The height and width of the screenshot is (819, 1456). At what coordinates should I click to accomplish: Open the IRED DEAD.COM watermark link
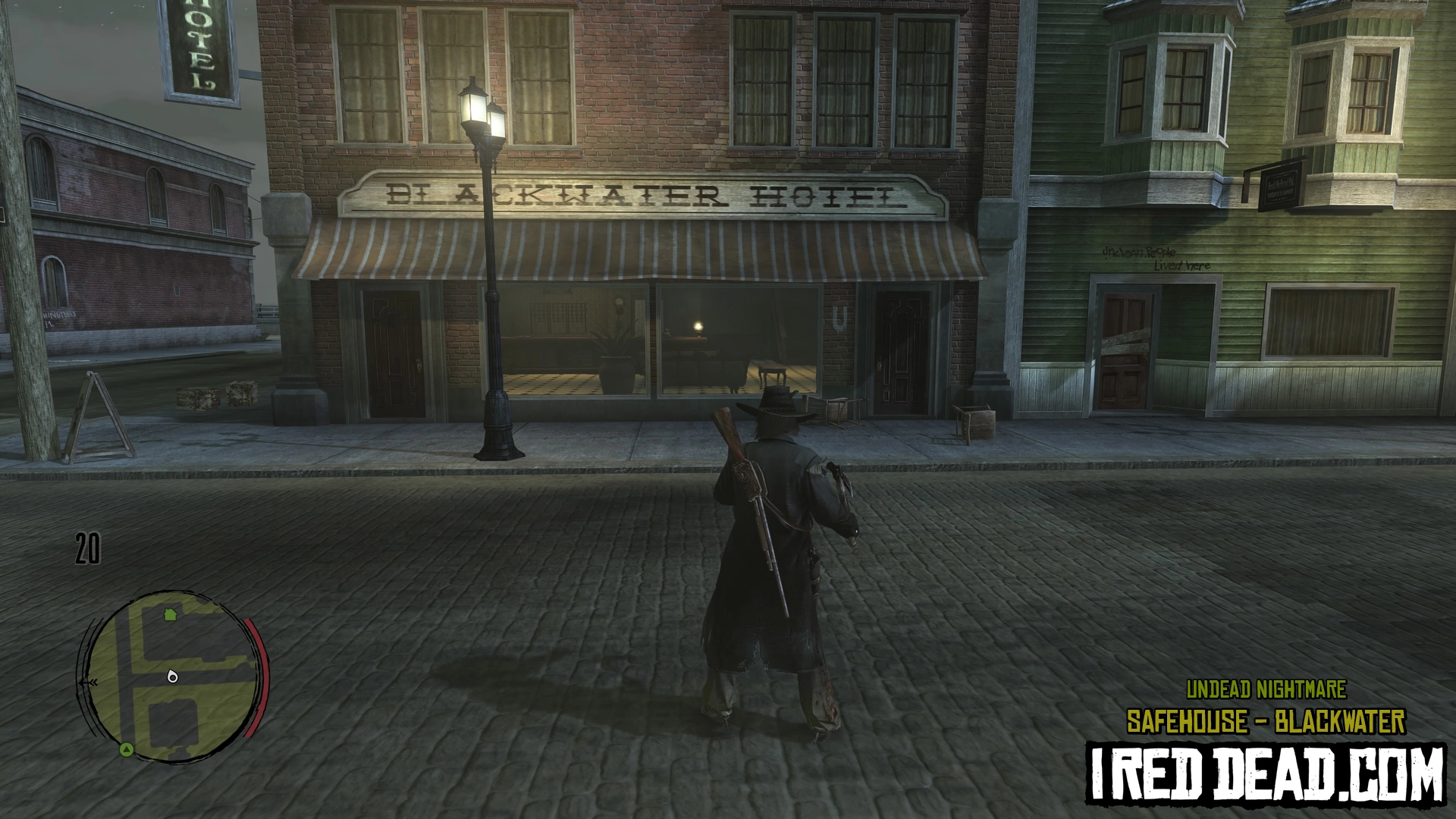pyautogui.click(x=1266, y=773)
